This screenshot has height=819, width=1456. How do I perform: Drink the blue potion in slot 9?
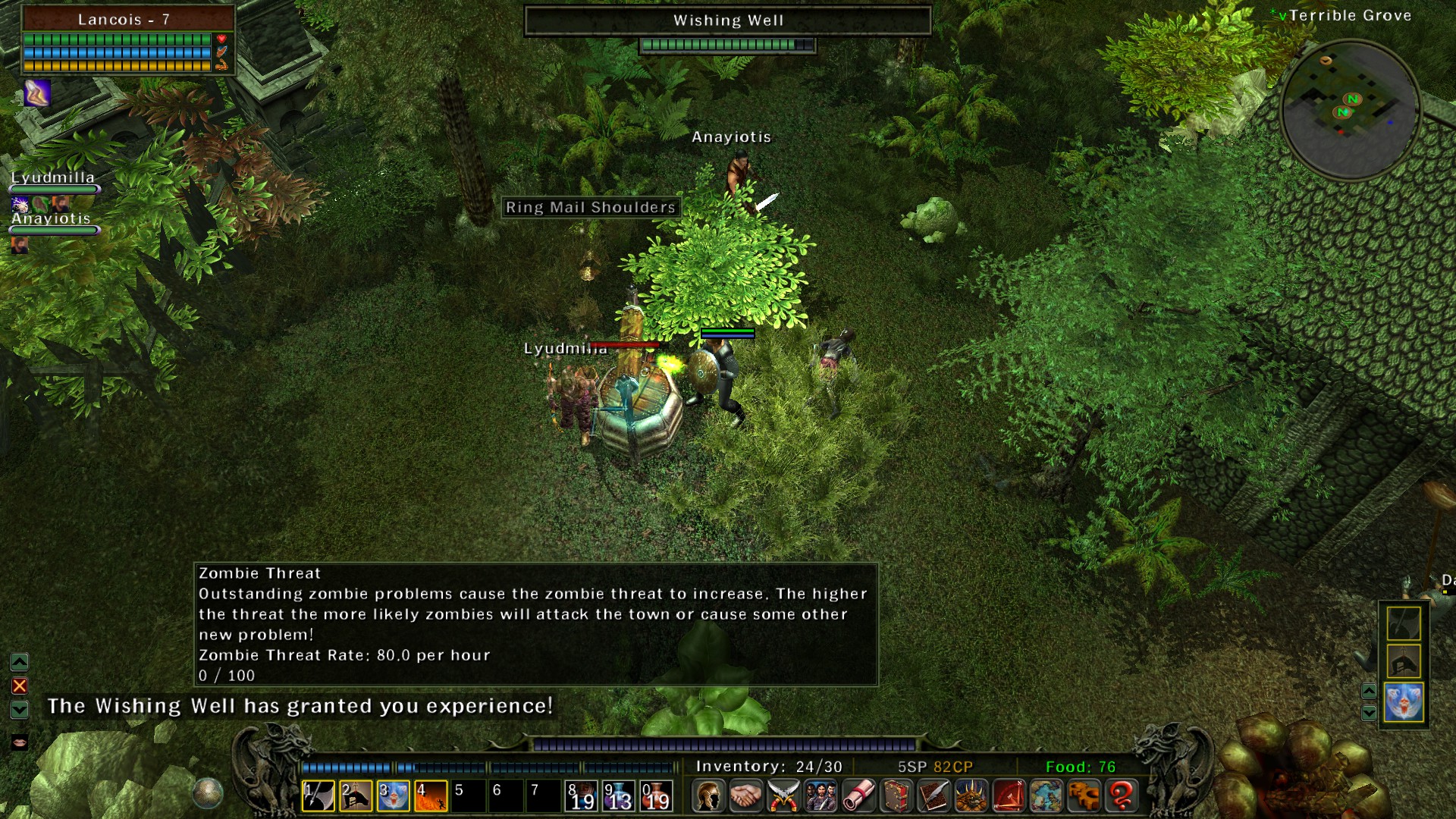tap(619, 796)
